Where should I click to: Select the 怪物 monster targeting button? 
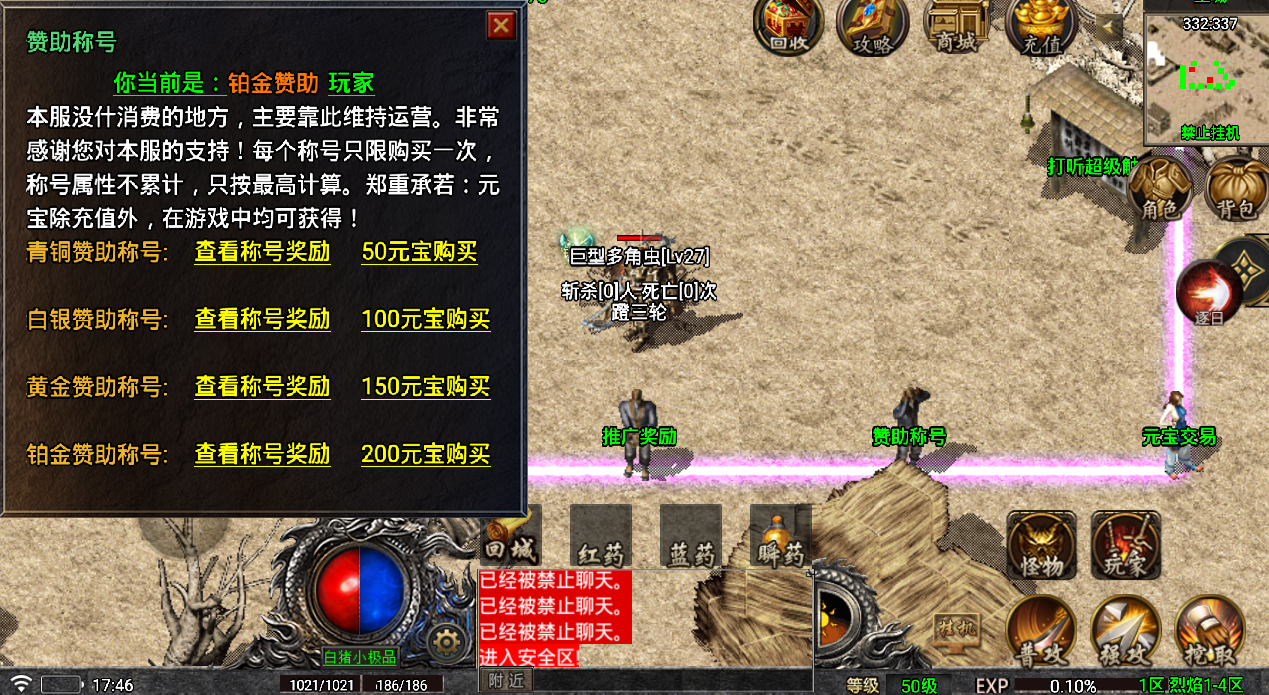click(x=1041, y=545)
